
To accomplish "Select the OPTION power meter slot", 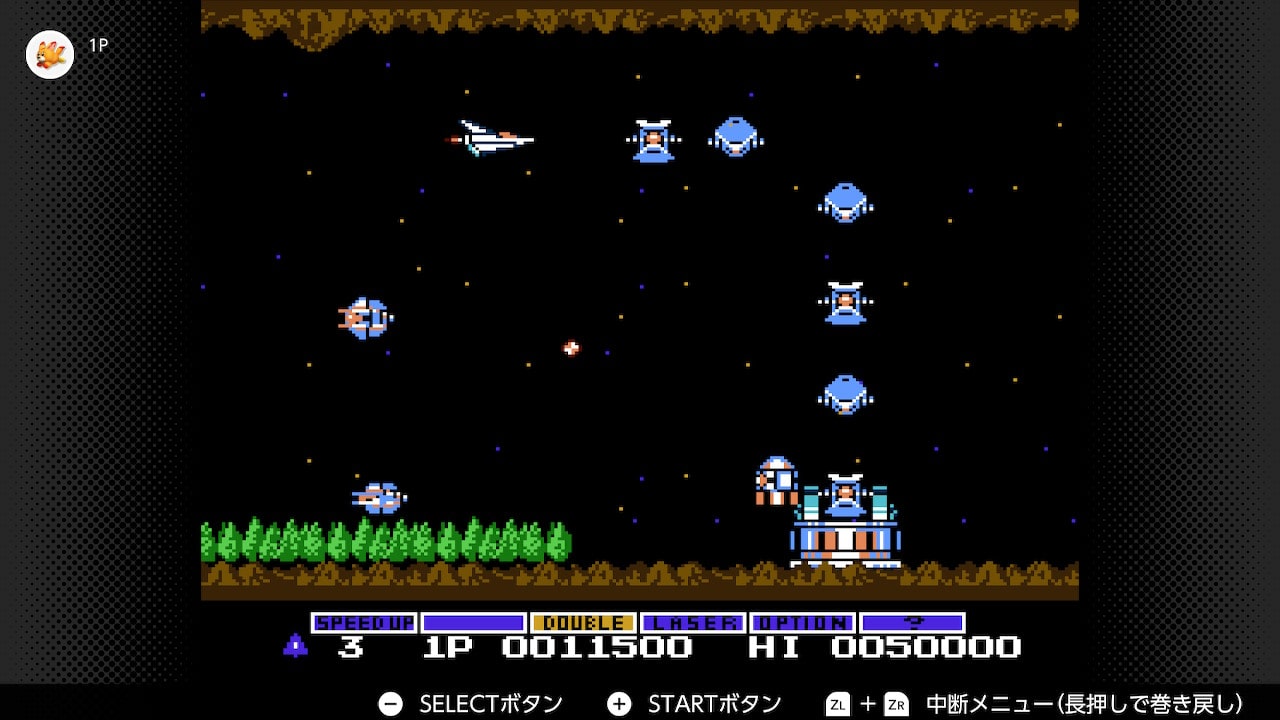I will coord(802,623).
